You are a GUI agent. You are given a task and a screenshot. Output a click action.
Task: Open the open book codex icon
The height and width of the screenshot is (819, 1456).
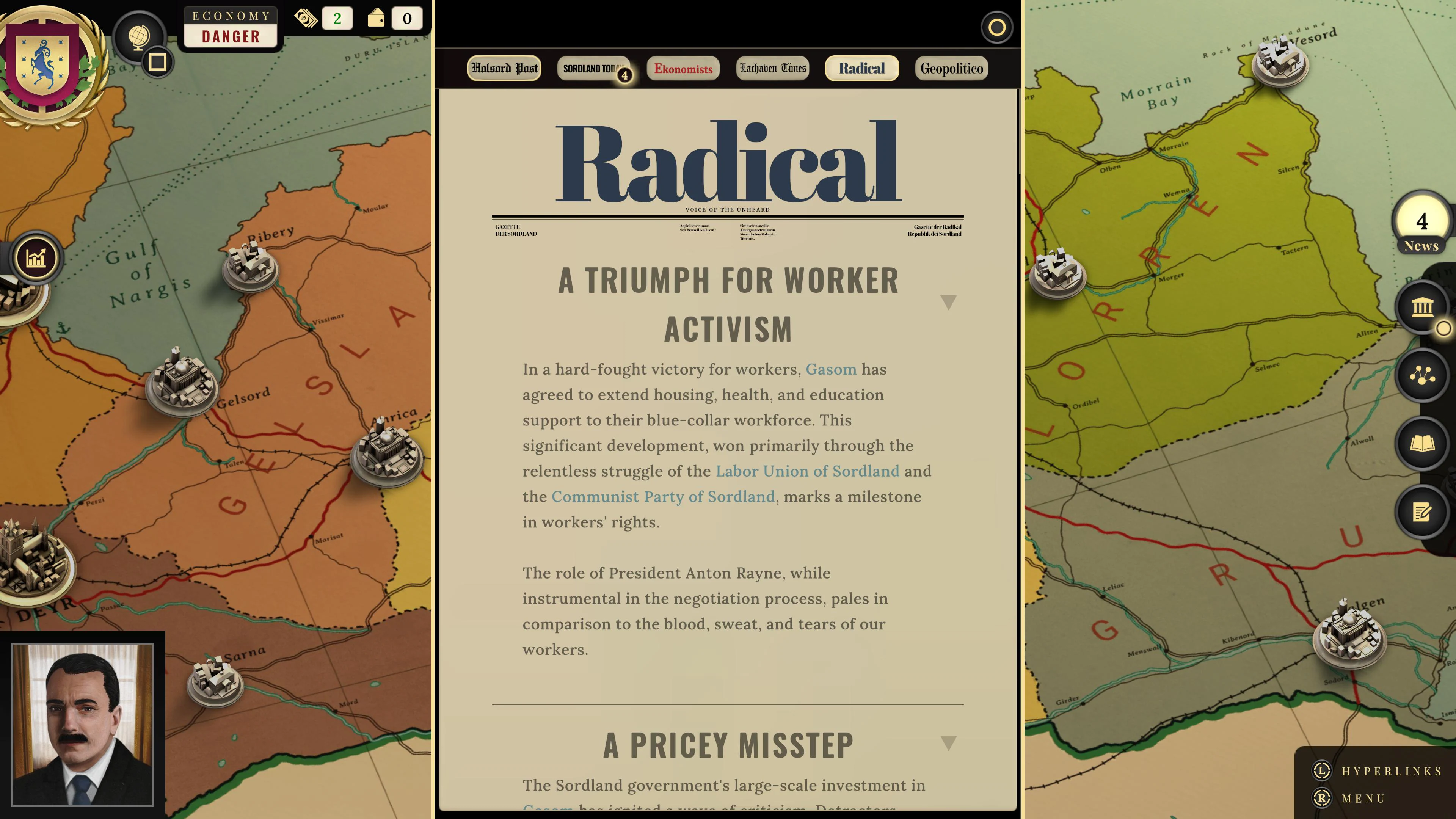tap(1421, 444)
